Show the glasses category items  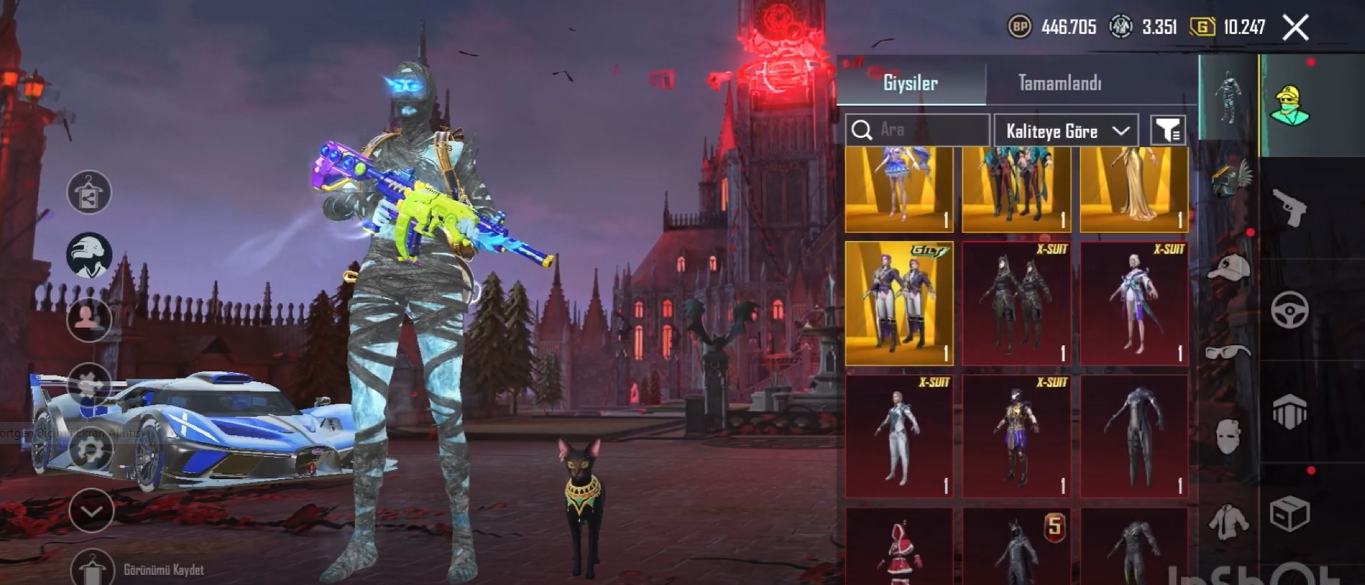coord(1228,352)
